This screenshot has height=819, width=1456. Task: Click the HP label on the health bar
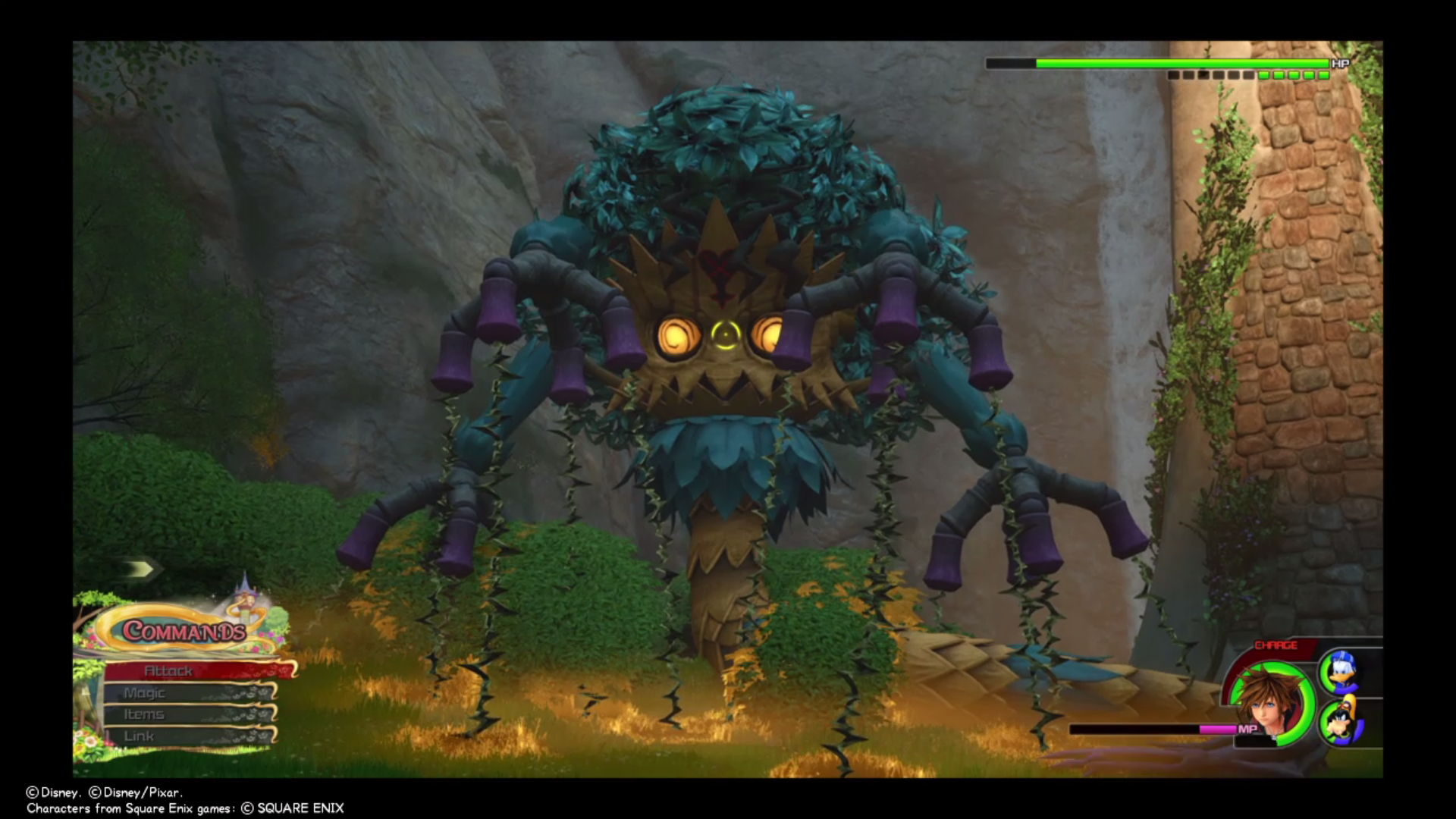[1339, 64]
